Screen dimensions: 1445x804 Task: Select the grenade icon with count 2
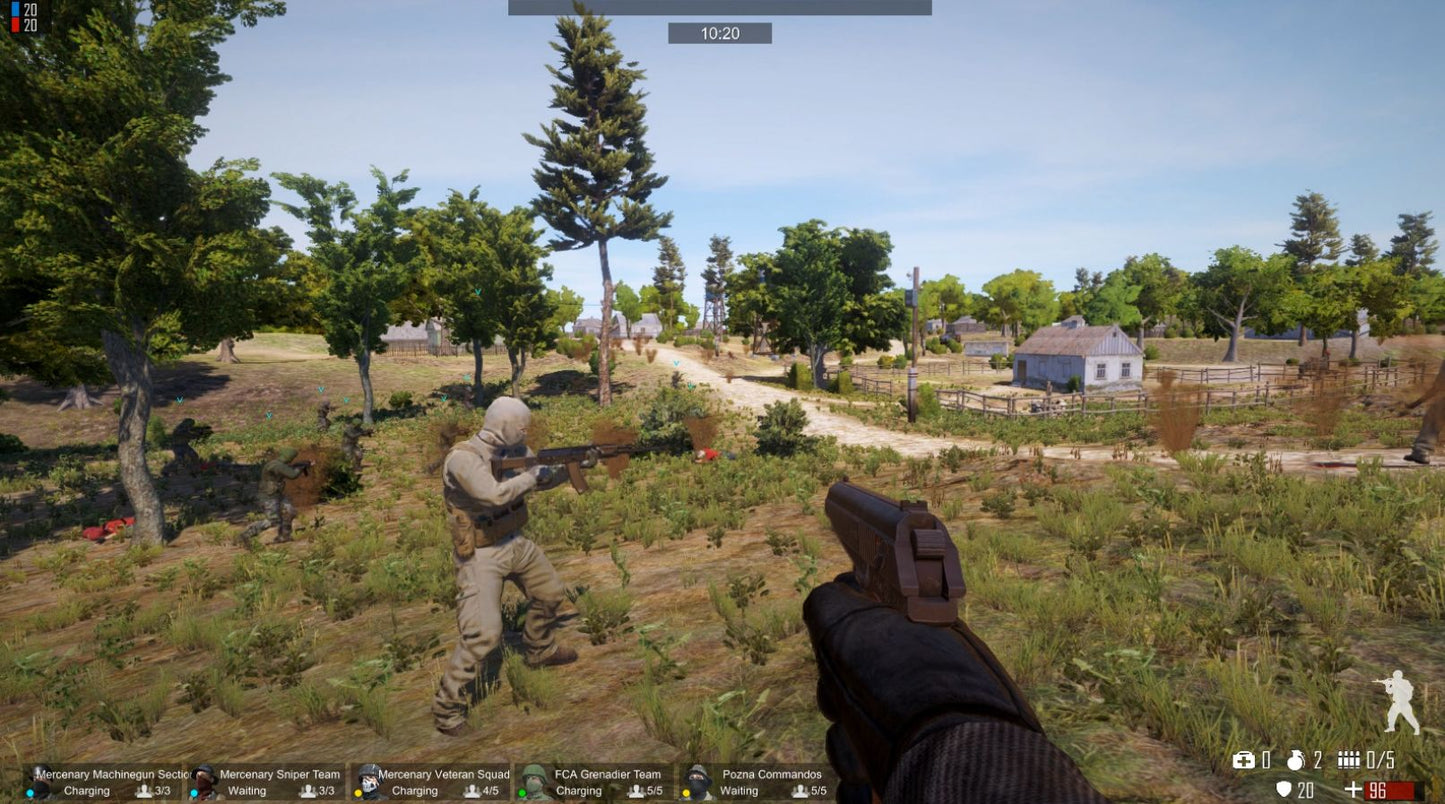(1297, 760)
